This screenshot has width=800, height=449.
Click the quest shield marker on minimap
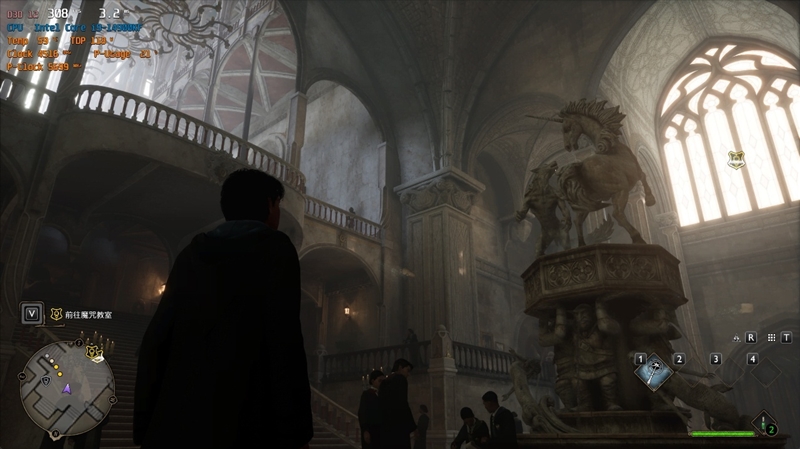(93, 352)
